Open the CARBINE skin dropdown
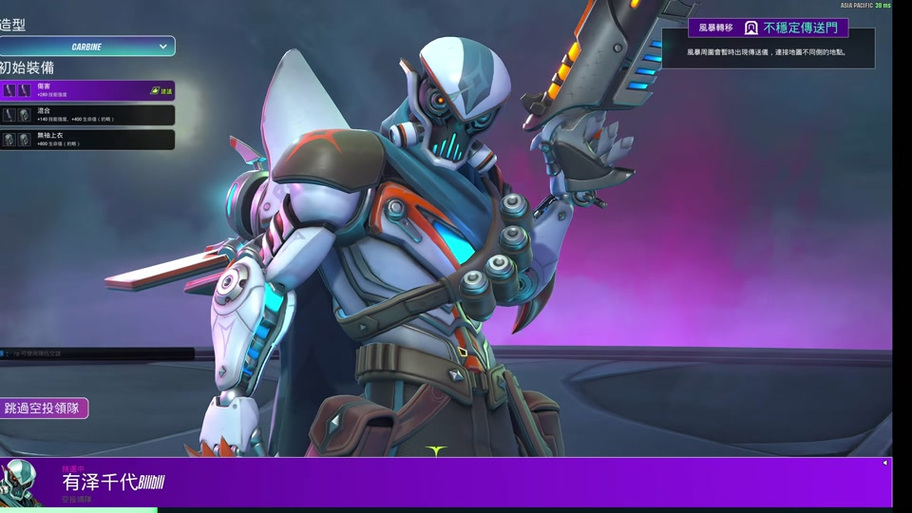This screenshot has height=513, width=912. click(x=87, y=46)
